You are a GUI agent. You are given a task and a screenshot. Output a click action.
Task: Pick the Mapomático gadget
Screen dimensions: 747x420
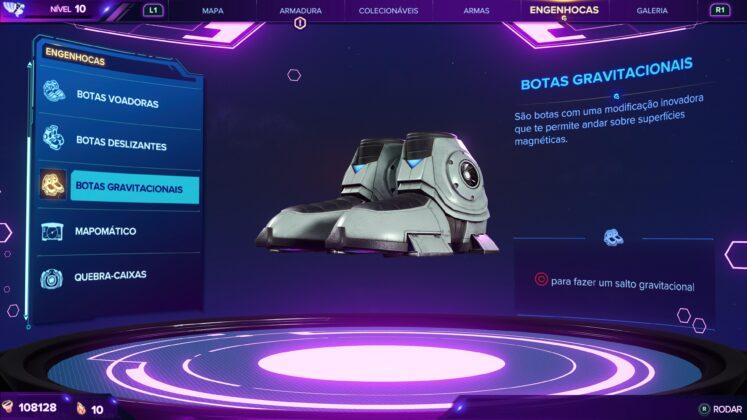106,232
